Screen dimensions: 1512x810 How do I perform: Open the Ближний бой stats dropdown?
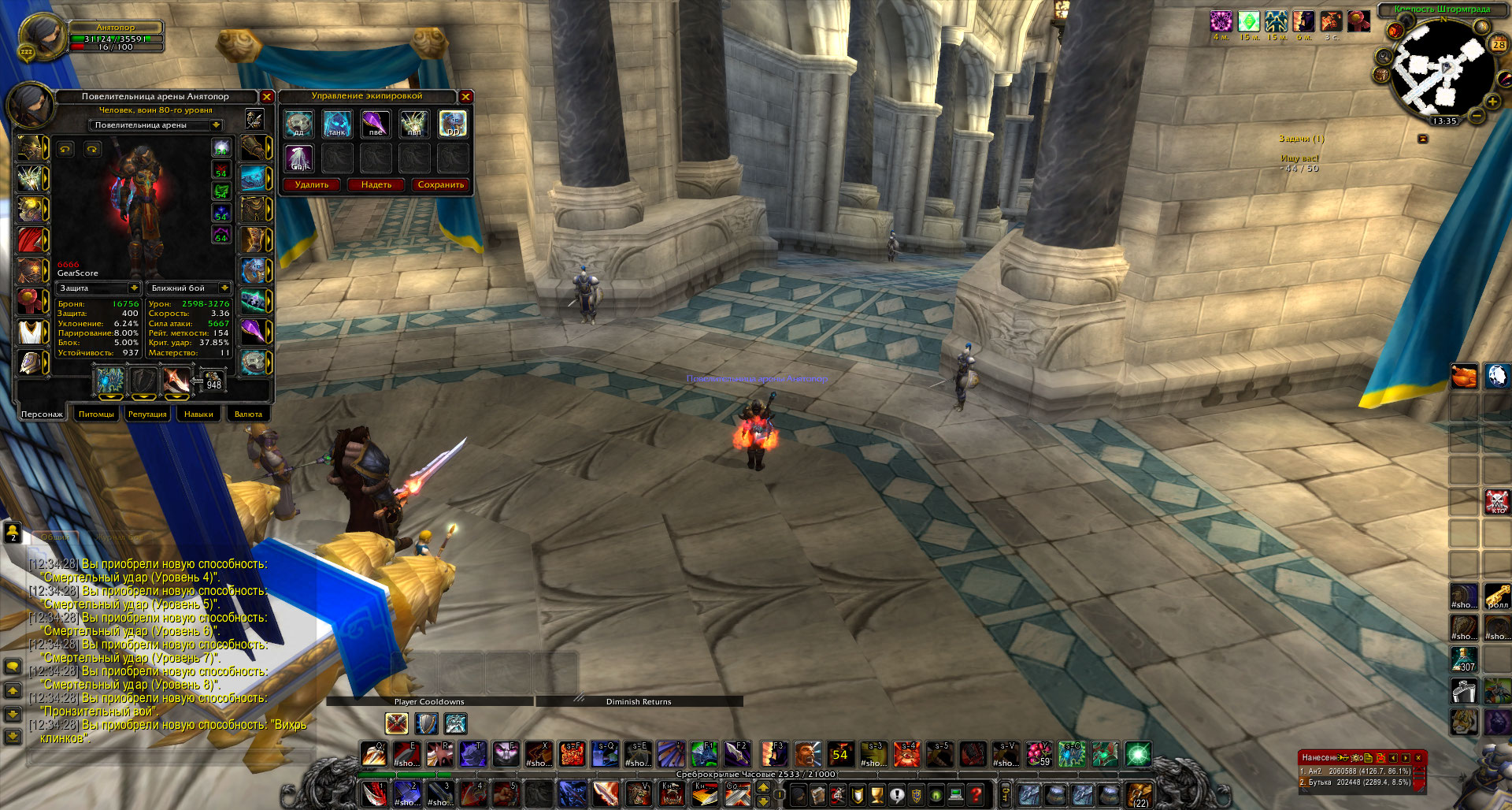coord(224,288)
